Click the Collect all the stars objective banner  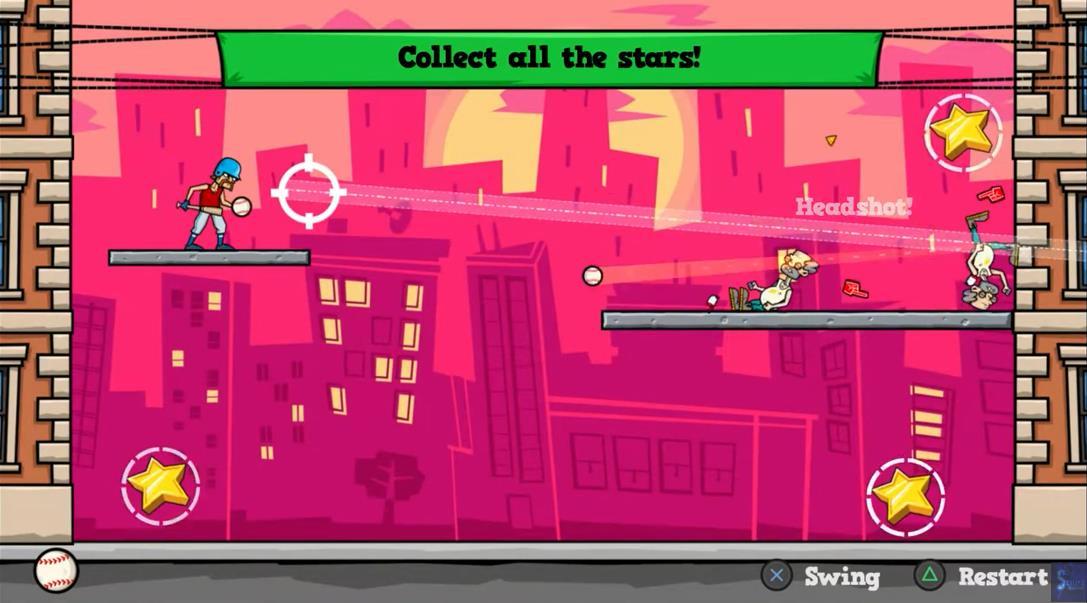(x=549, y=58)
